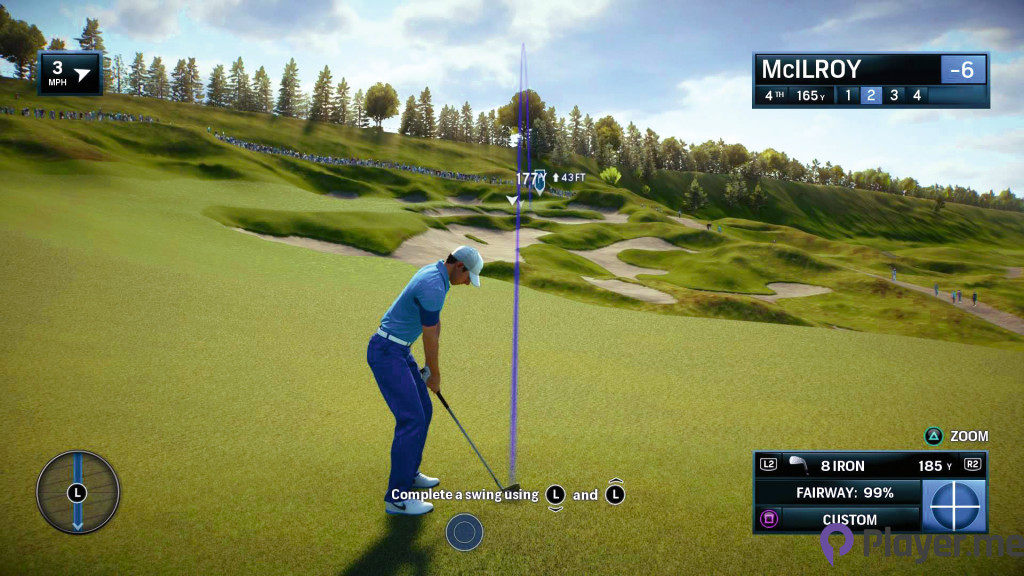Image resolution: width=1024 pixels, height=576 pixels.
Task: Show round 4 on the scoreboard
Action: coord(916,96)
